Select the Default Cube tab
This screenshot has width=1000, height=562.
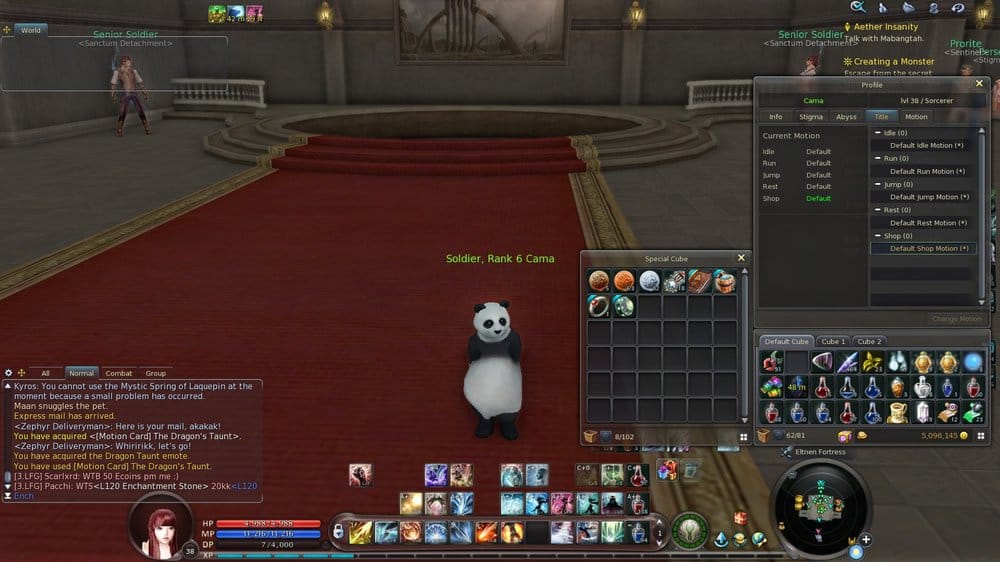[x=787, y=342]
